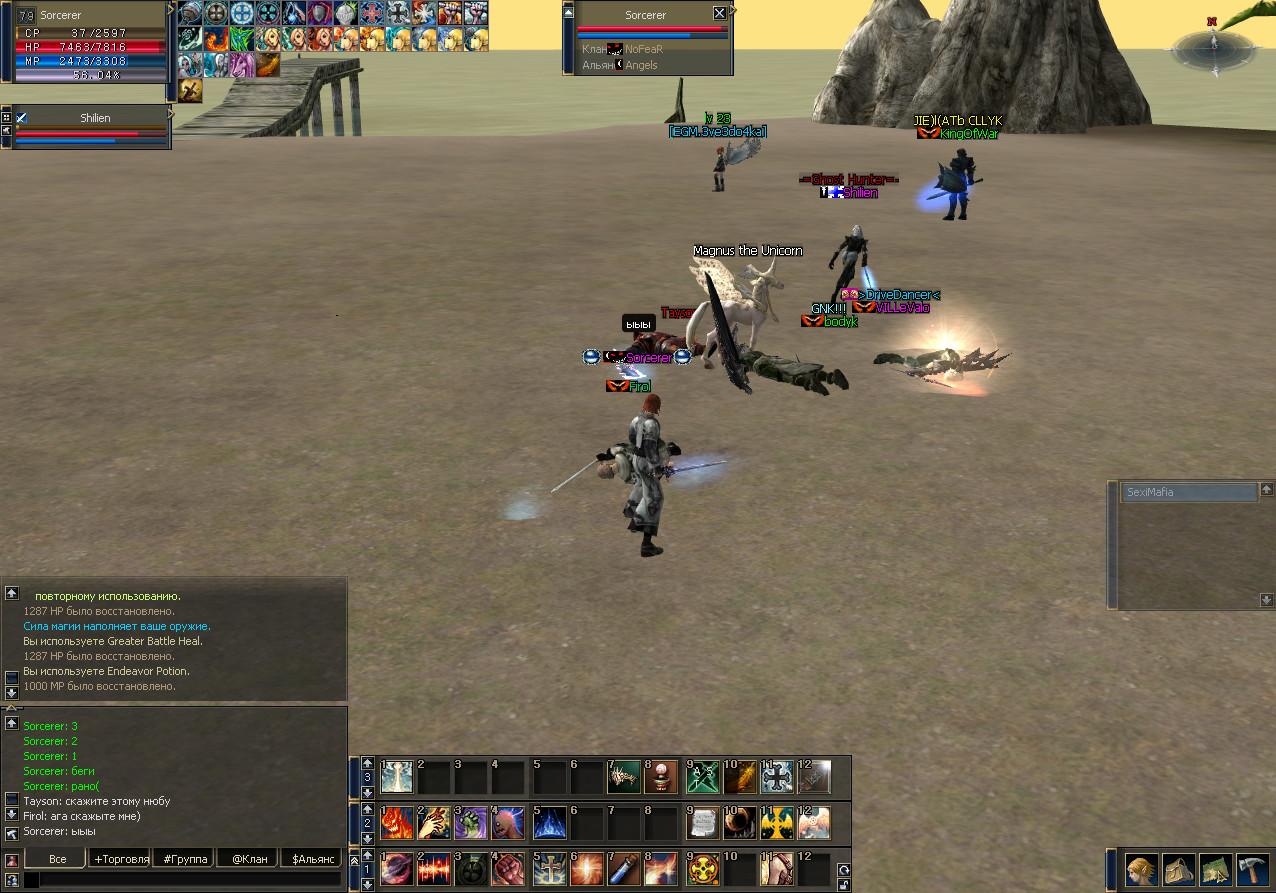Screen dimensions: 1276x893
Task: Cast the green clawed hand skill
Action: point(472,823)
